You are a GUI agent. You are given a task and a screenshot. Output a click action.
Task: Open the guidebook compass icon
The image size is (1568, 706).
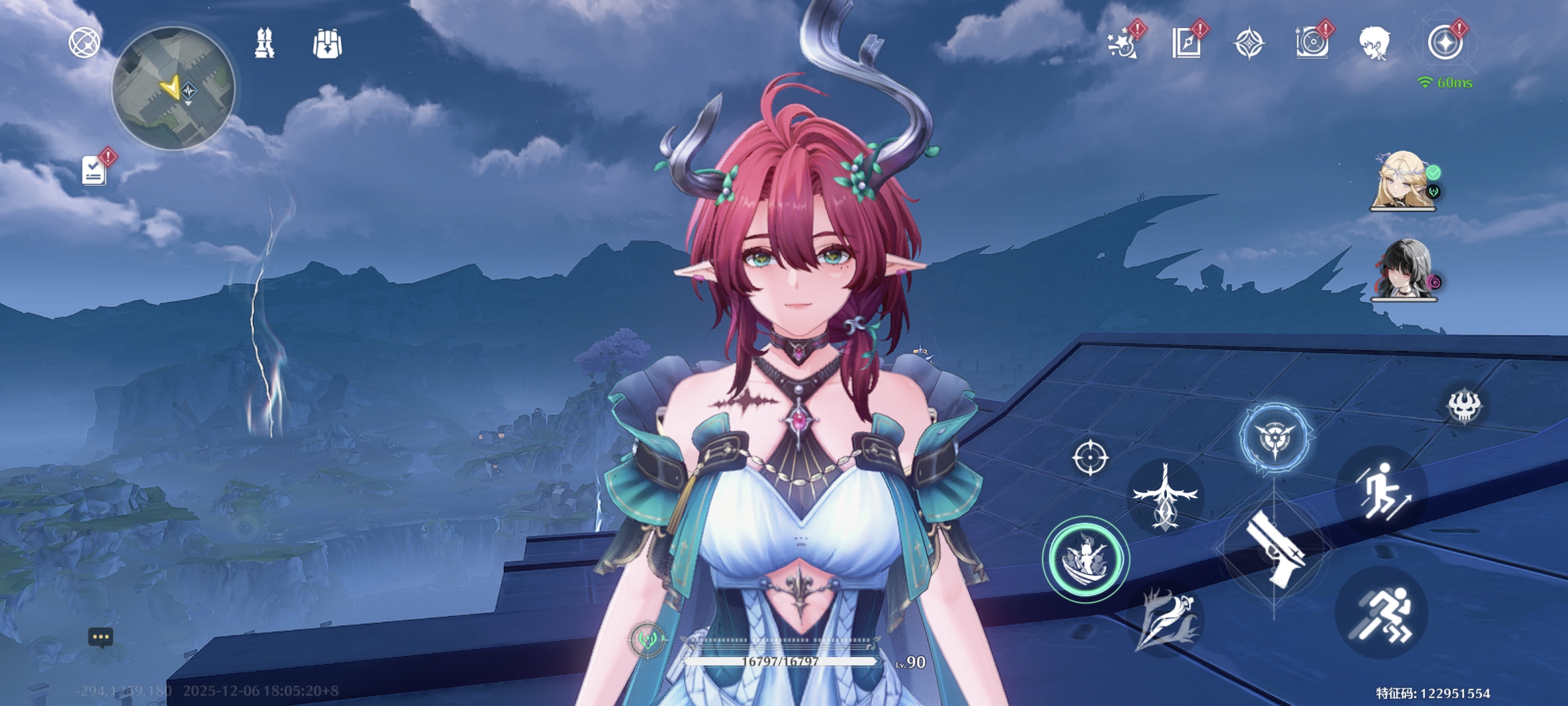point(1186,43)
